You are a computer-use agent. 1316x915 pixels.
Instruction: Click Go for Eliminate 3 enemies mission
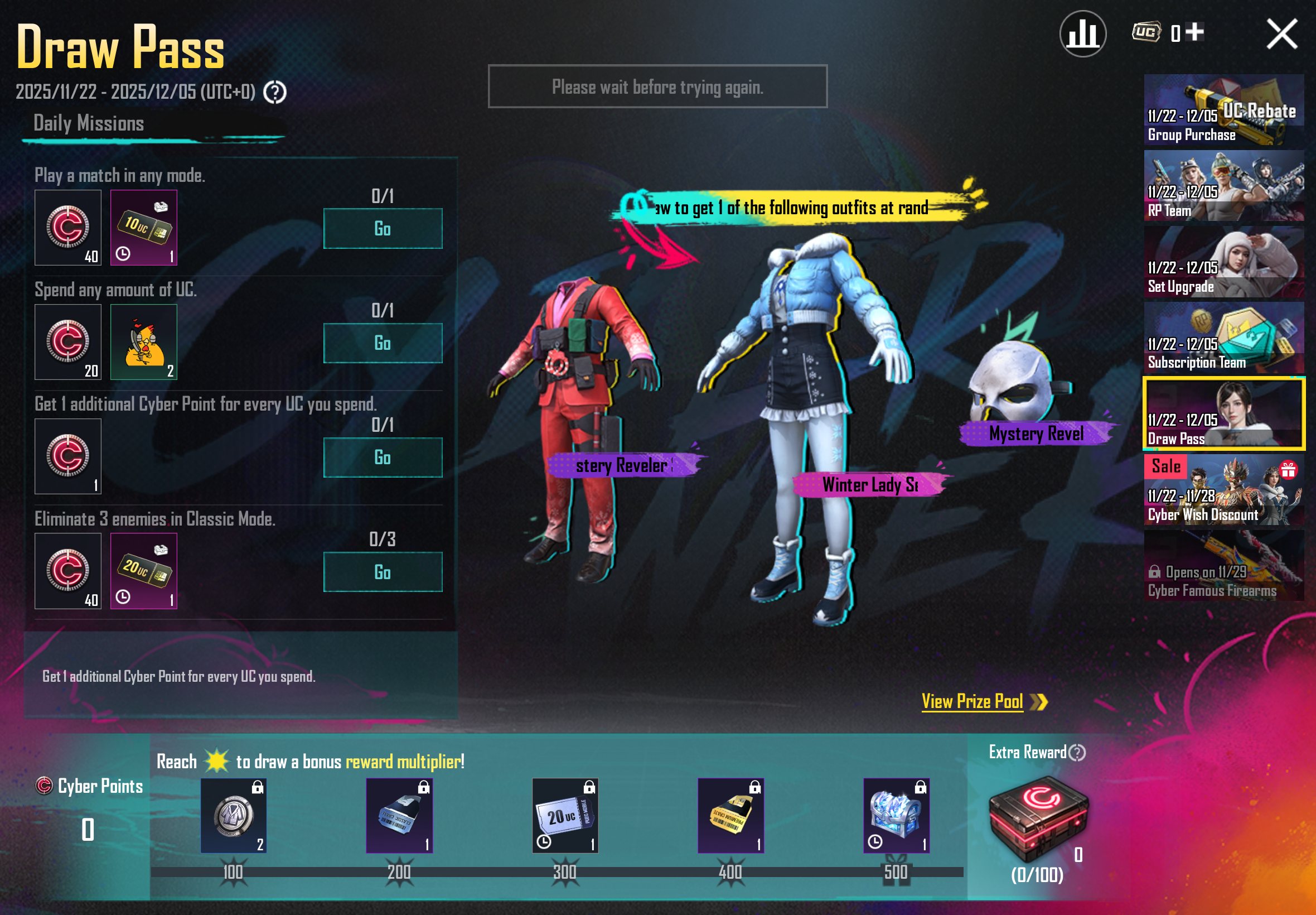click(x=383, y=571)
